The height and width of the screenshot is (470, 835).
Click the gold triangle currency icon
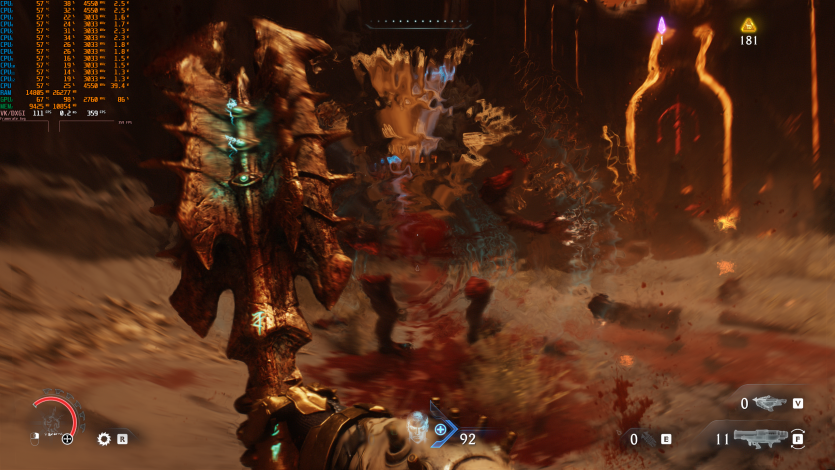748,25
